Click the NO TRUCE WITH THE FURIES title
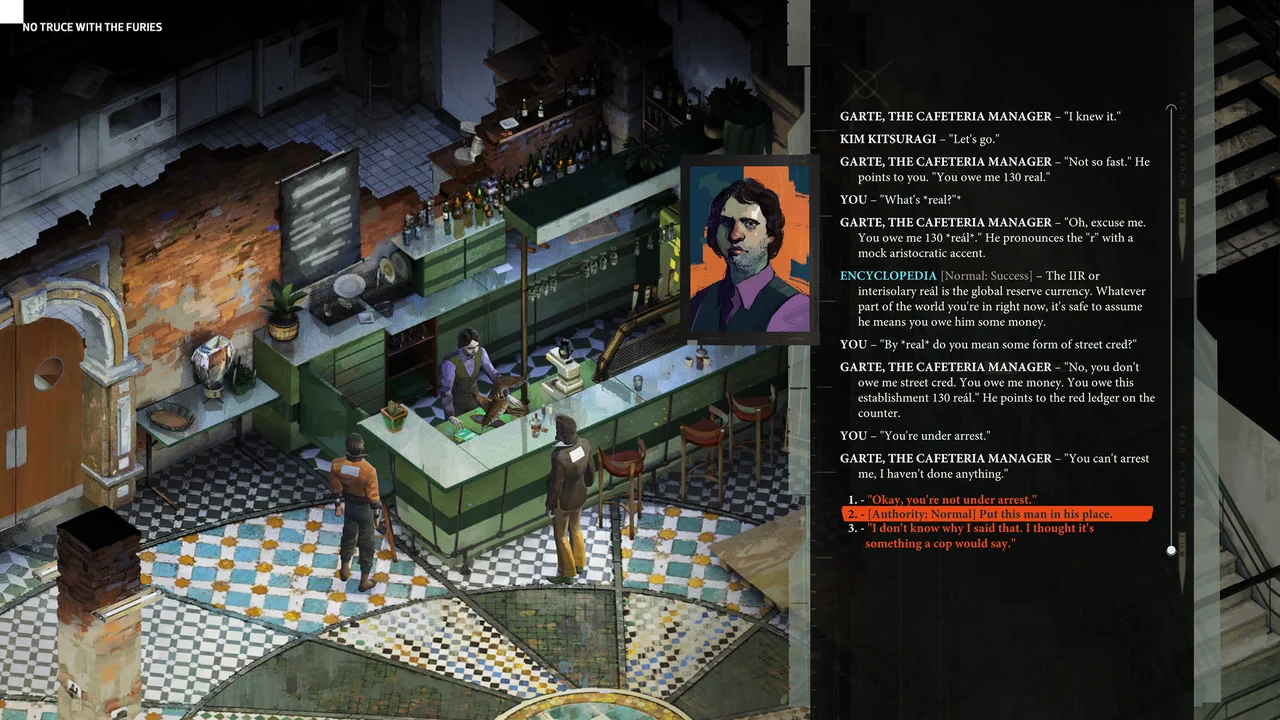 [x=92, y=27]
